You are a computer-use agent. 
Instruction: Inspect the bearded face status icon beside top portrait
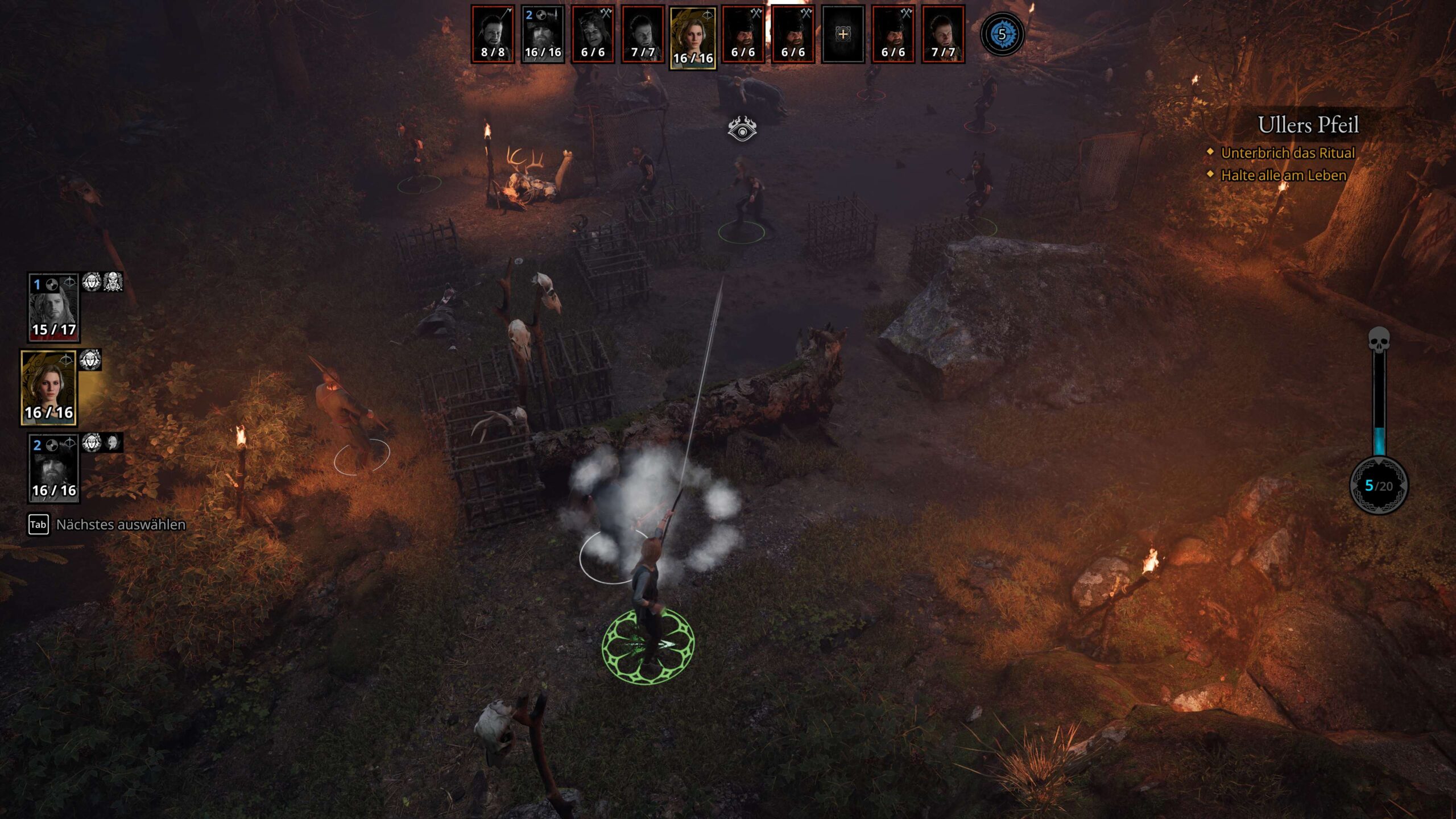pyautogui.click(x=113, y=282)
